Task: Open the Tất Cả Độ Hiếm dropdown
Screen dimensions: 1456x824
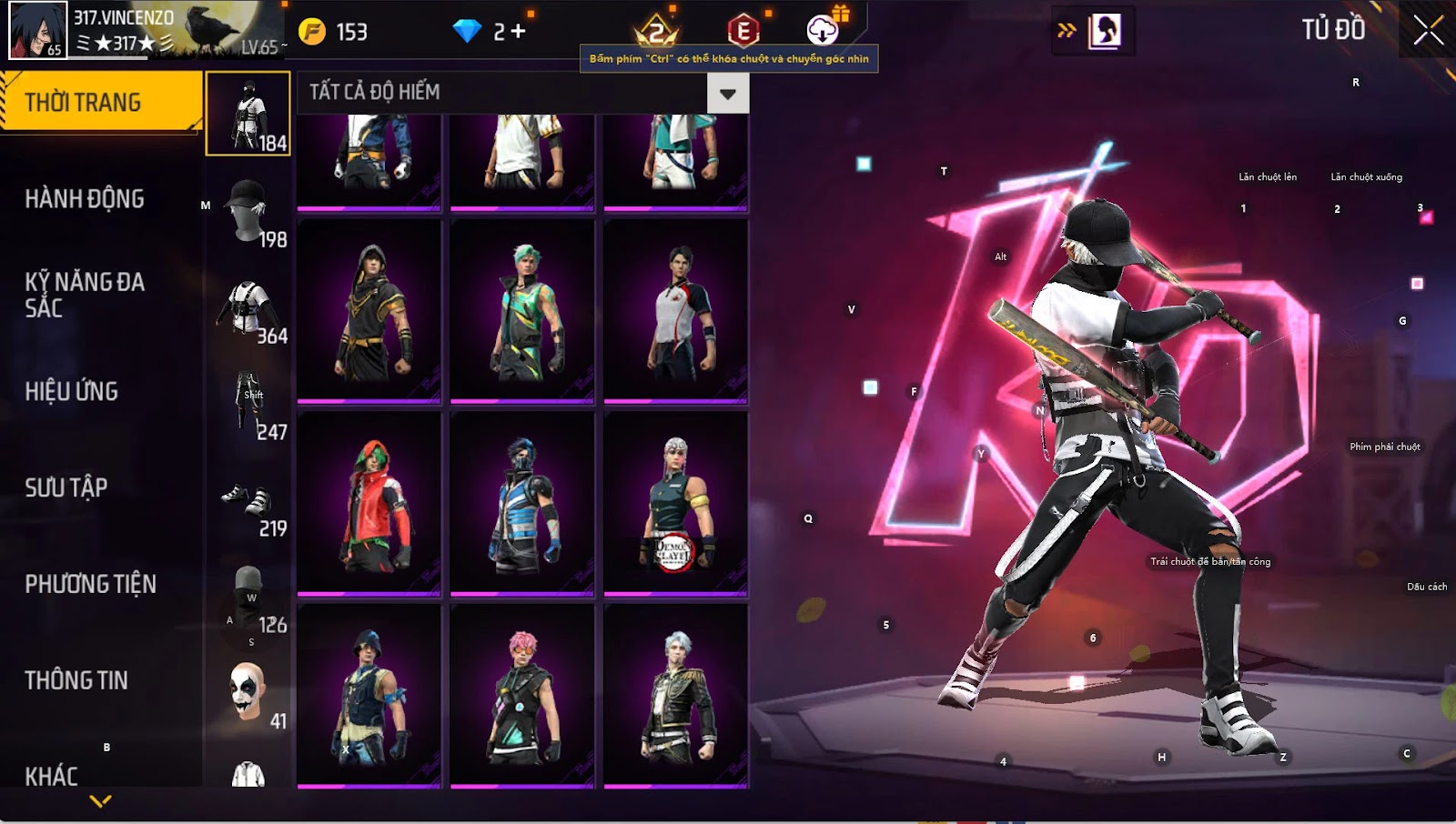Action: tap(727, 93)
